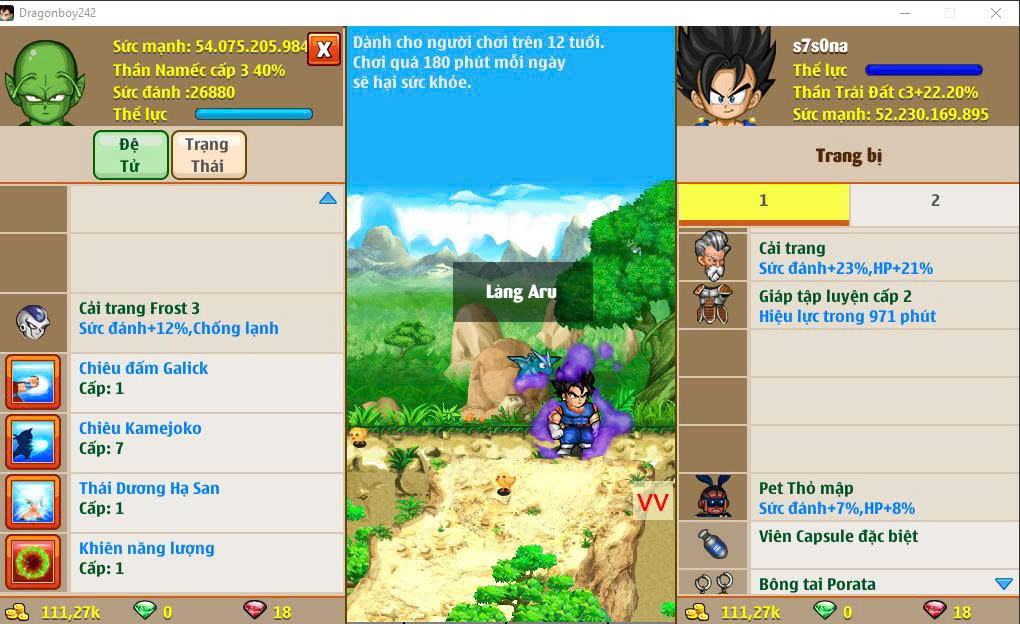Click the blue down arrow in equipment list

point(1004,583)
